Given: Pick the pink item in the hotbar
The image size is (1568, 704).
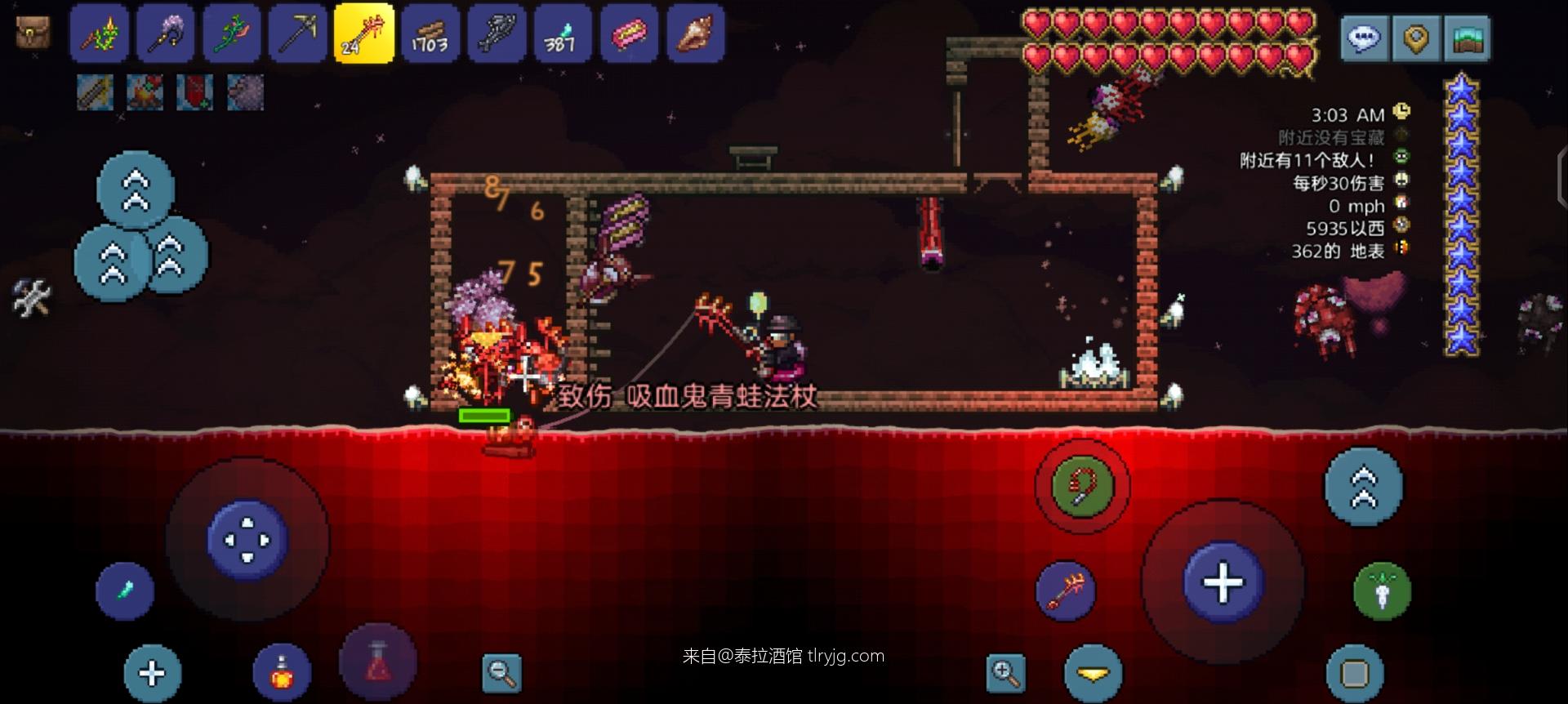Looking at the screenshot, I should [x=630, y=34].
